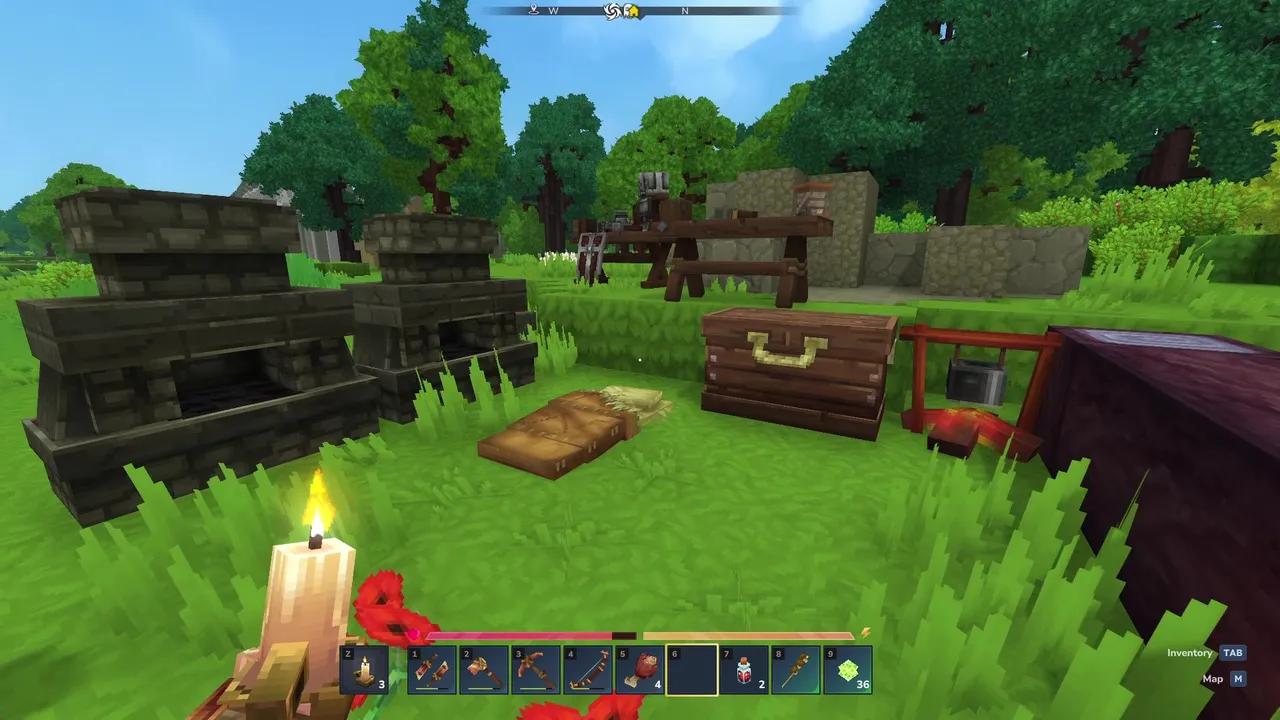Click the N direction on the compass
The height and width of the screenshot is (720, 1280).
[685, 11]
